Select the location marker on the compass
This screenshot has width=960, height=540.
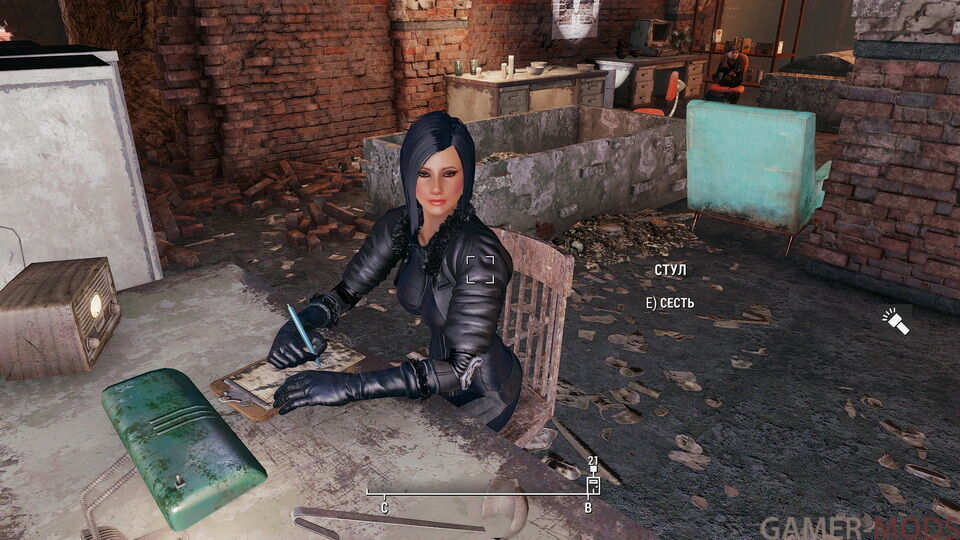click(592, 484)
